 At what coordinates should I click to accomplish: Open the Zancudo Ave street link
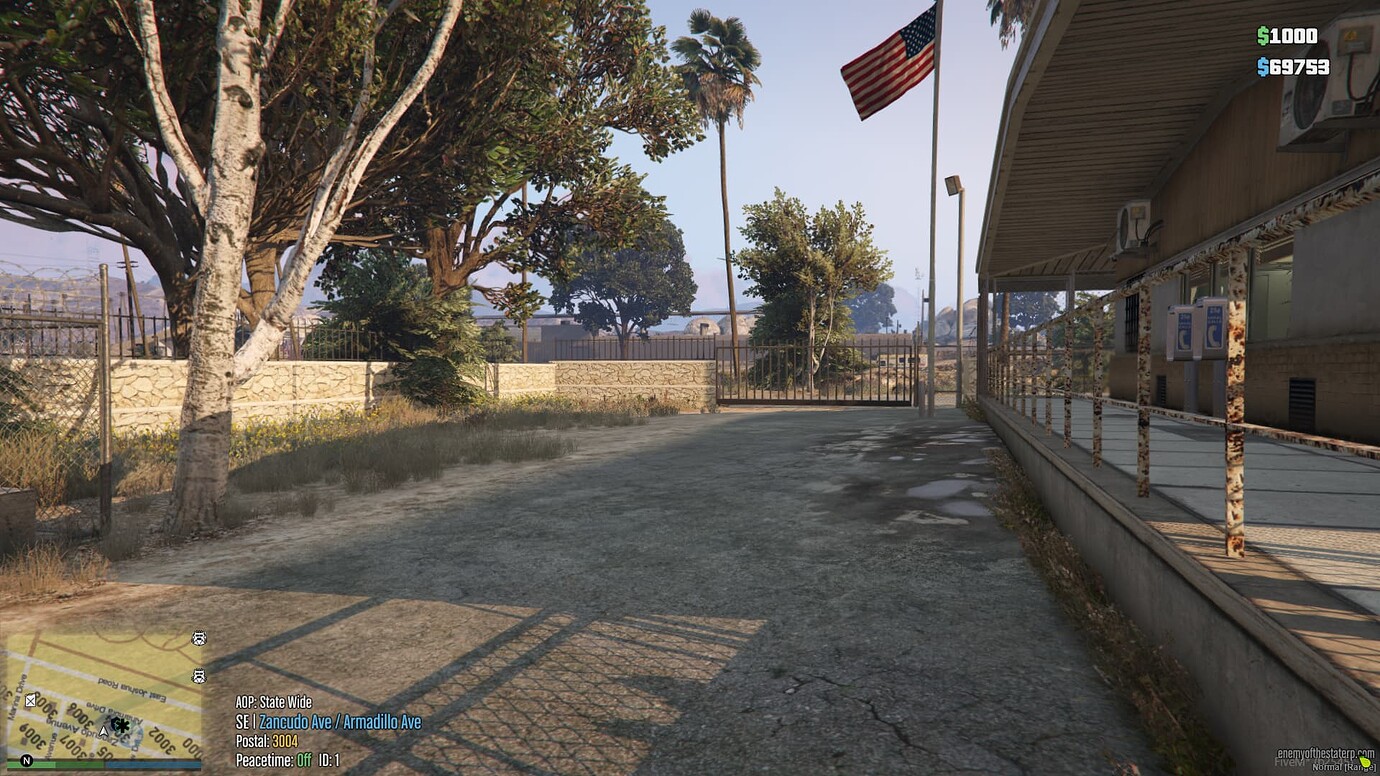tap(297, 721)
